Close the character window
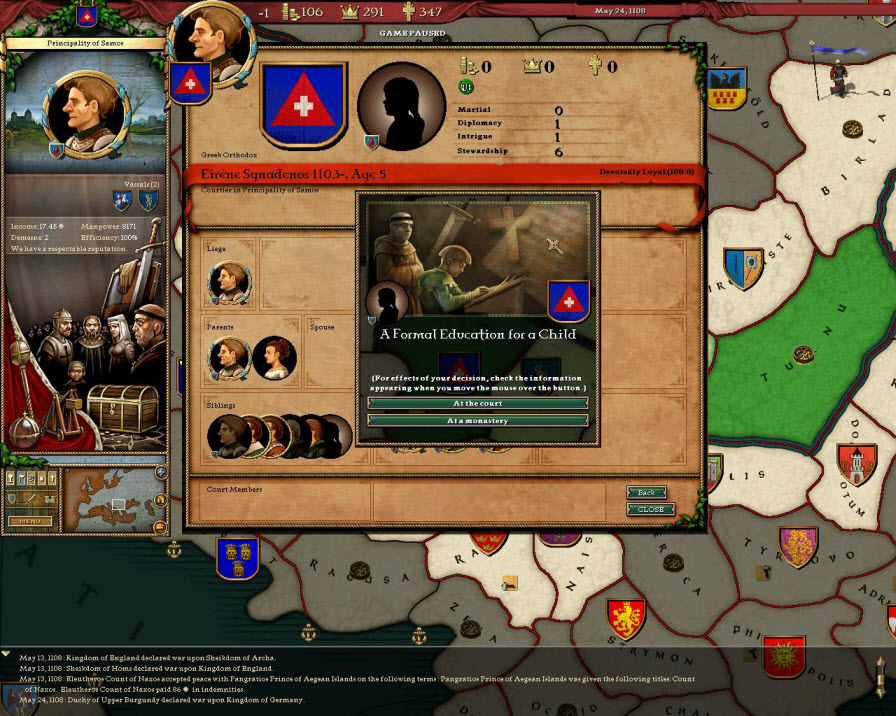896x716 pixels. point(650,509)
